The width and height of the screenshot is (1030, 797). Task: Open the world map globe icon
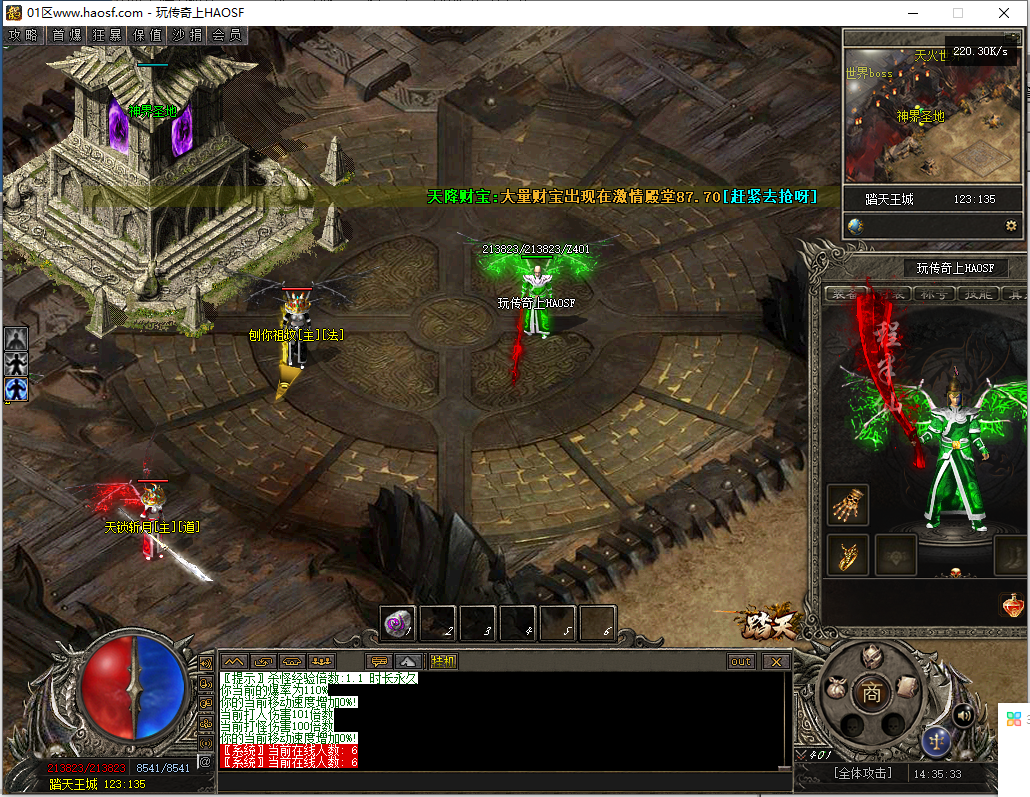point(856,226)
